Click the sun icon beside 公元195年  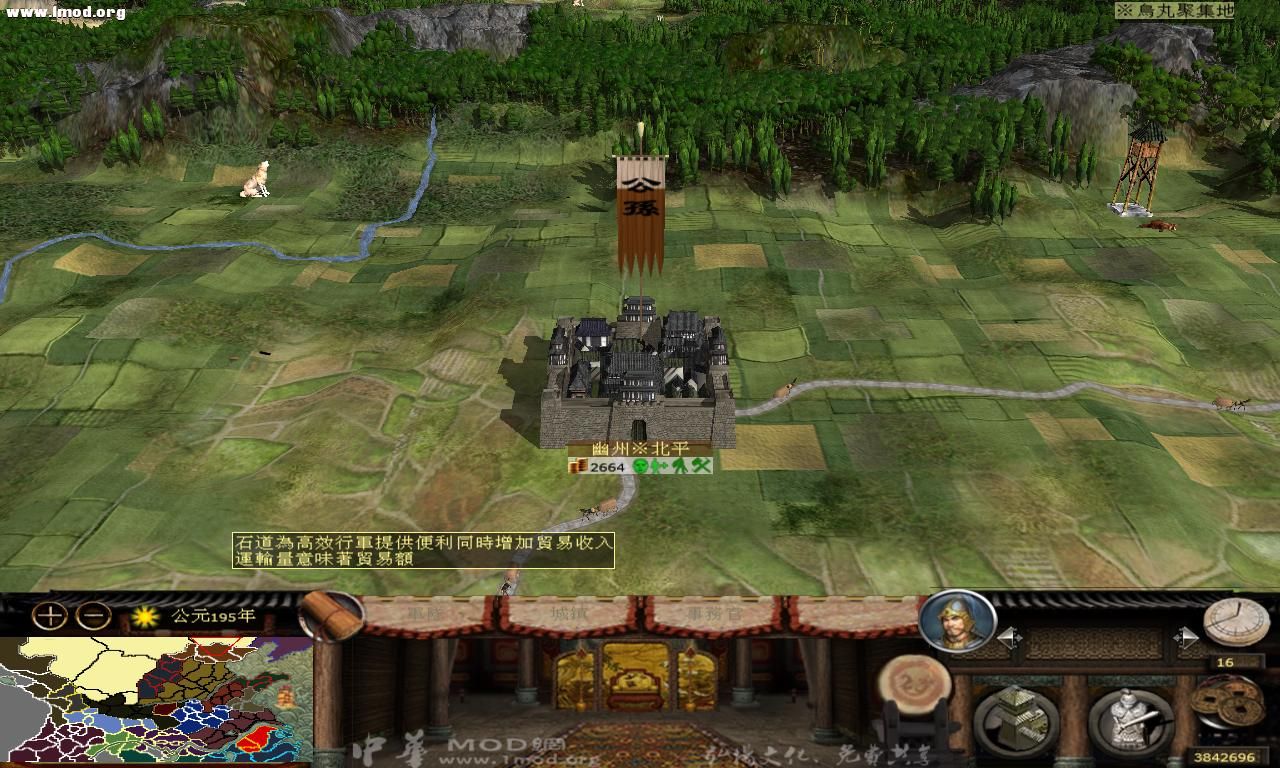[143, 618]
